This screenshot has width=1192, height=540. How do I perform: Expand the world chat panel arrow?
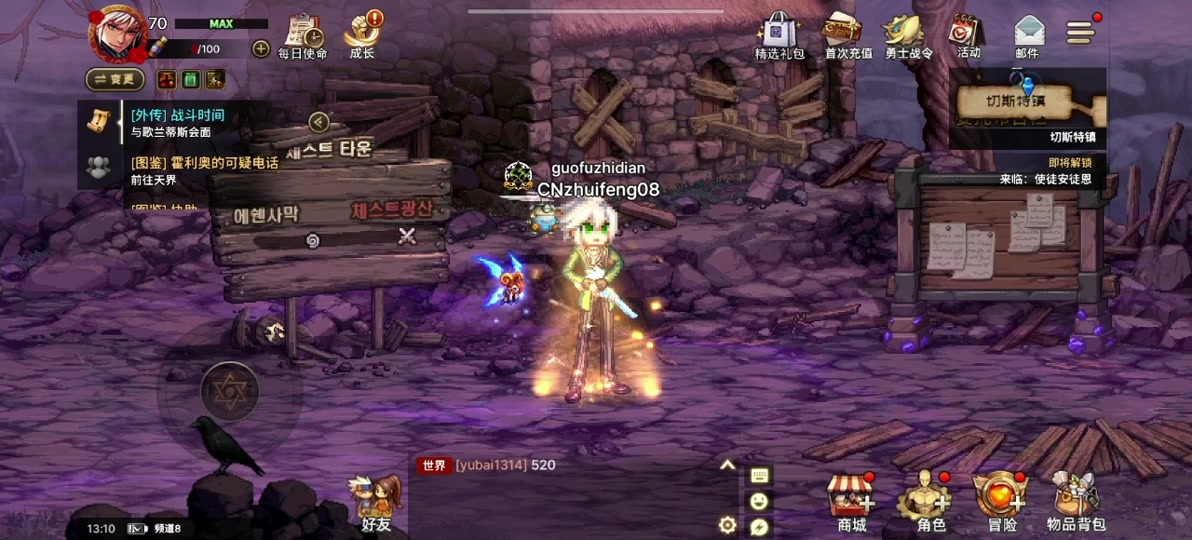click(727, 465)
